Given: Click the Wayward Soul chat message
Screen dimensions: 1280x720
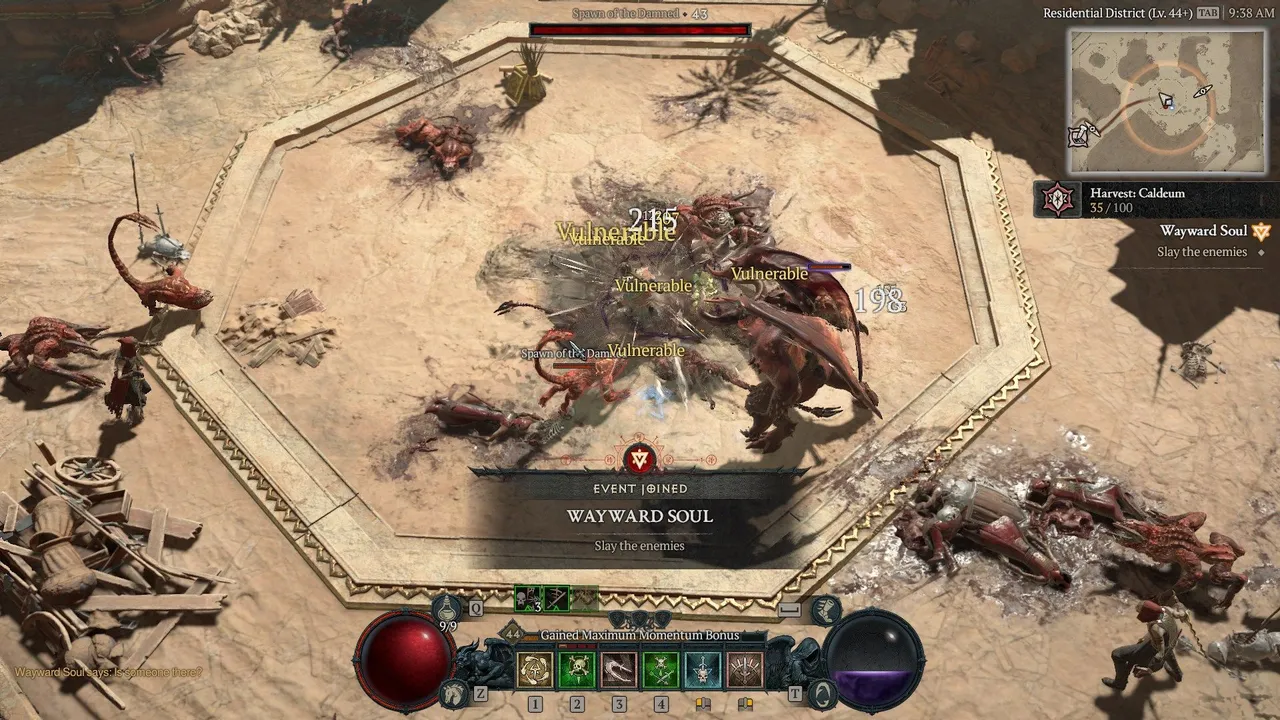Looking at the screenshot, I should coord(108,672).
